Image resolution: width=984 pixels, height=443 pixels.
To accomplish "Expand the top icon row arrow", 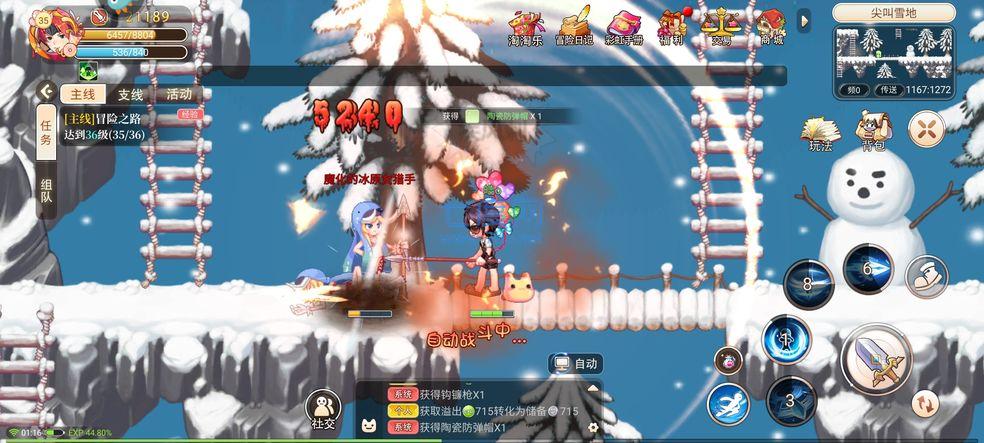I will point(804,21).
